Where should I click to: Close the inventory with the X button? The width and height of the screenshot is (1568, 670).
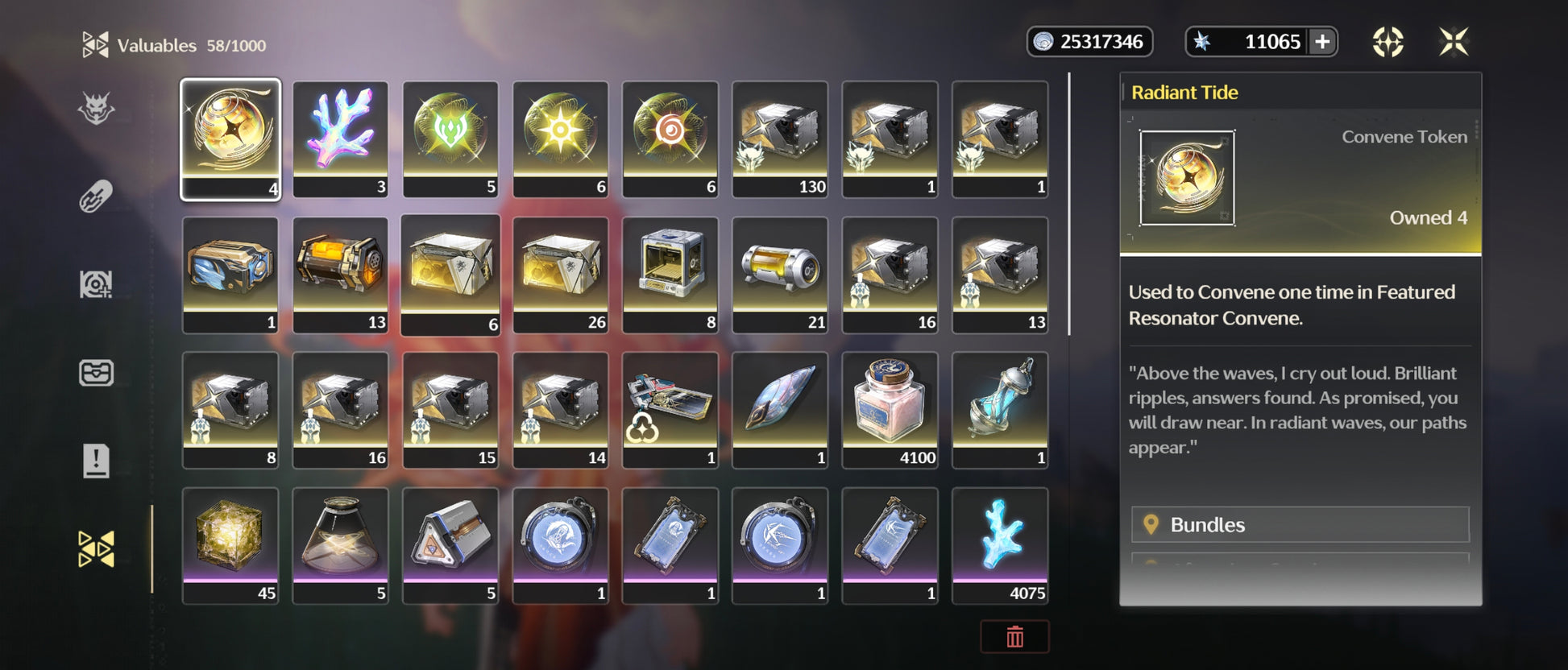(1454, 42)
